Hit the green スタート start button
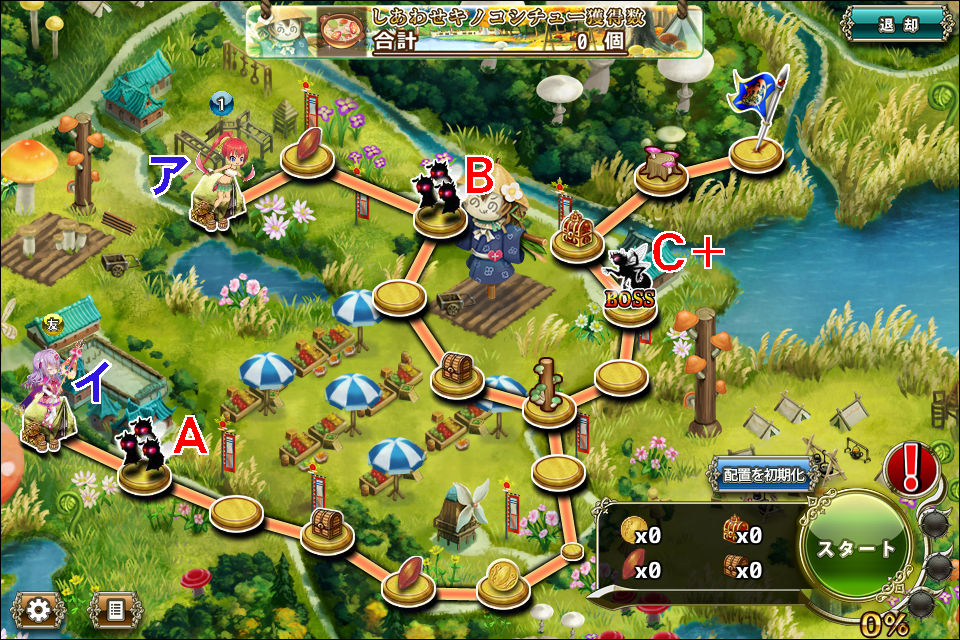Viewport: 960px width, 640px height. pos(856,548)
